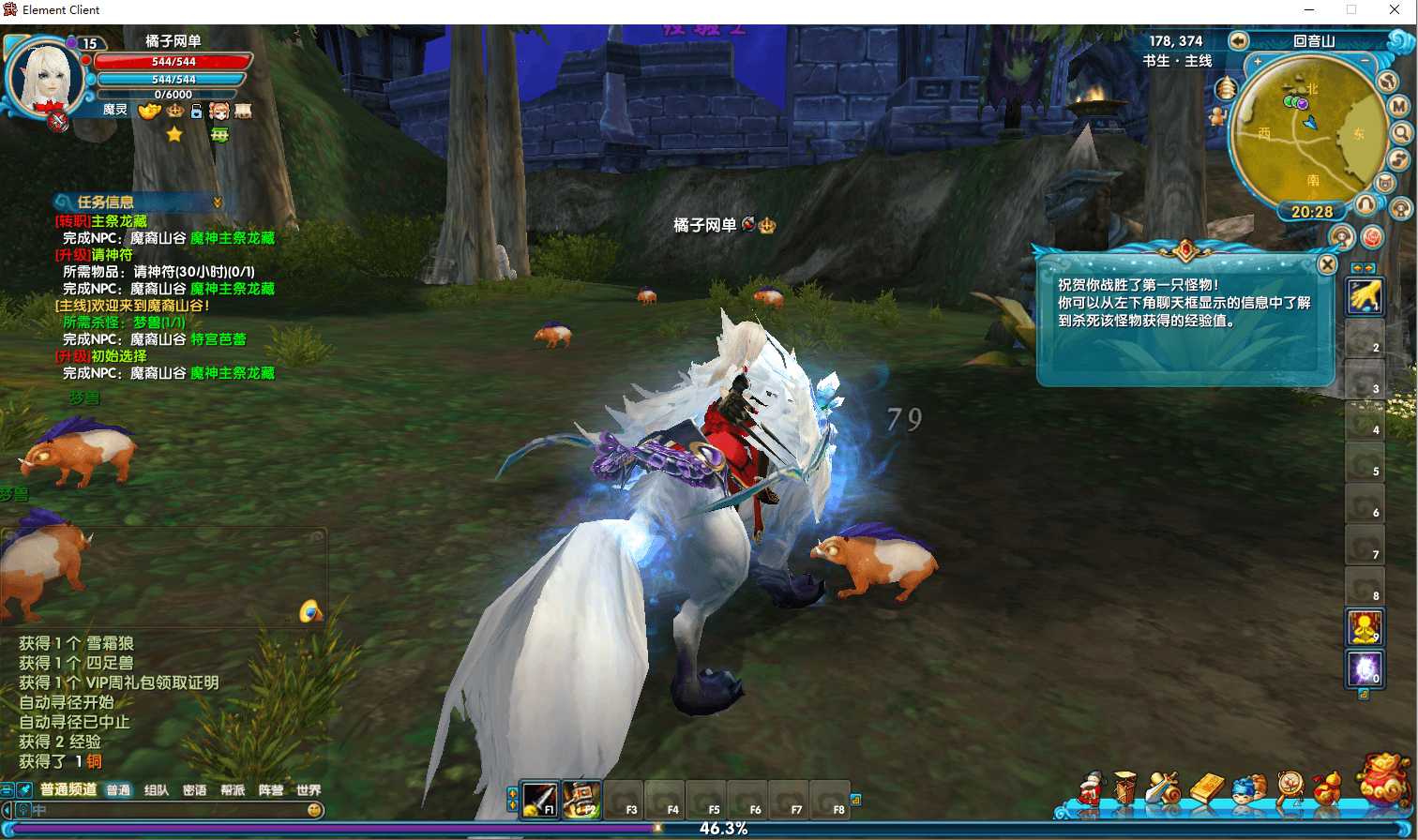Switch chat to the 组队 tab
Image resolution: width=1418 pixels, height=840 pixels.
coord(157,790)
